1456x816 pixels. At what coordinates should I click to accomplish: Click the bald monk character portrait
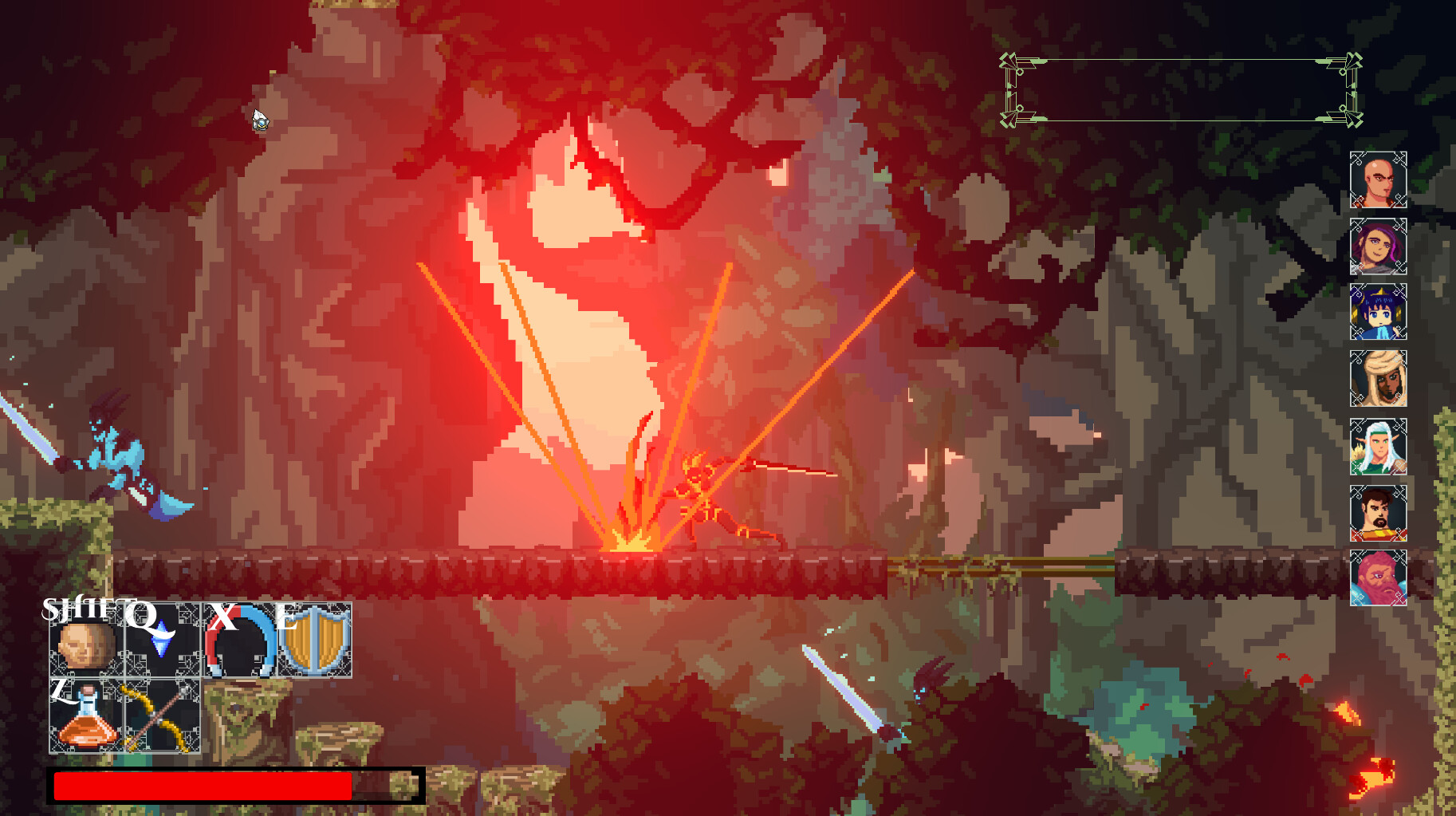click(1380, 180)
